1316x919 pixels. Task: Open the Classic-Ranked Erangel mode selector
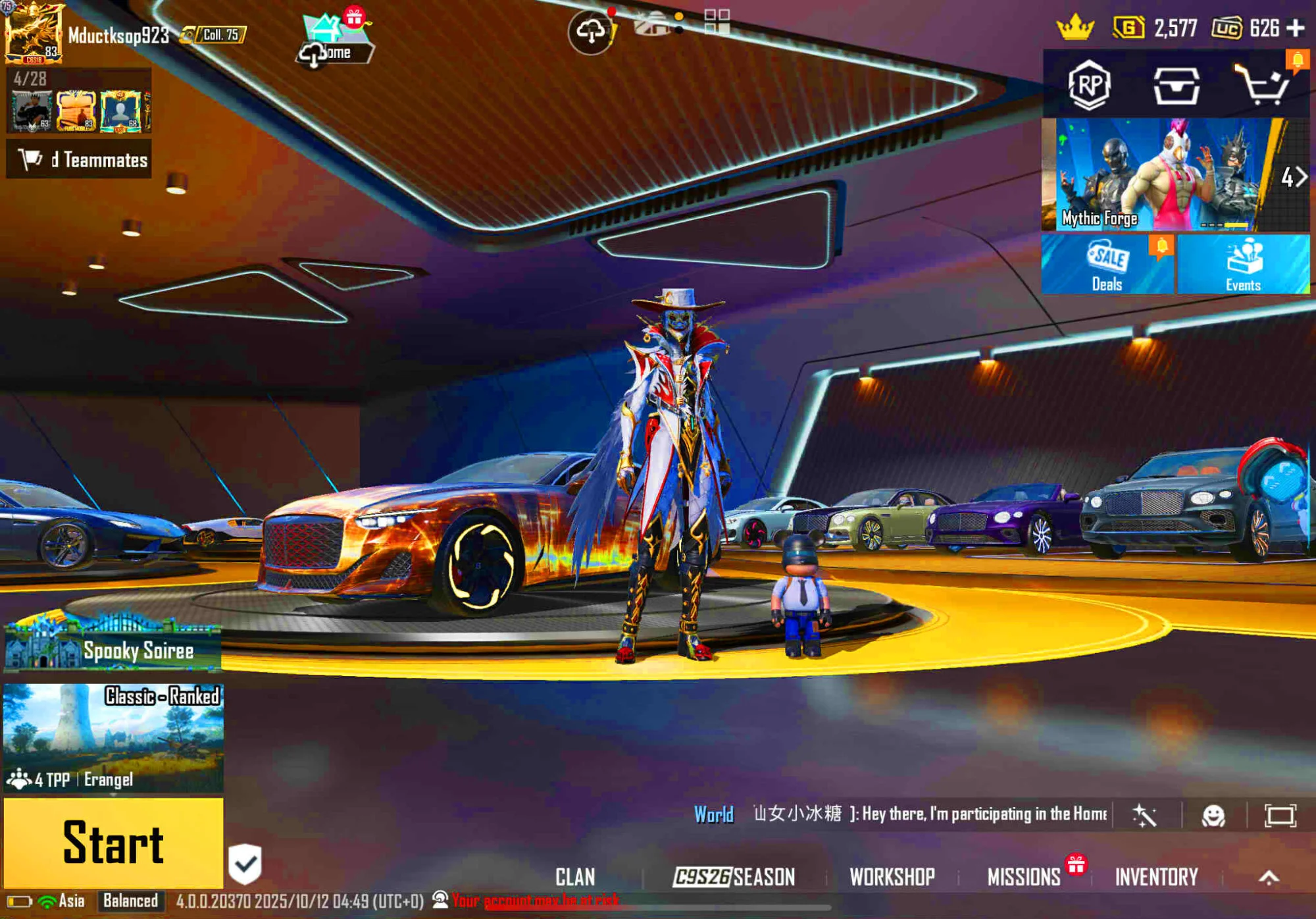(x=113, y=737)
